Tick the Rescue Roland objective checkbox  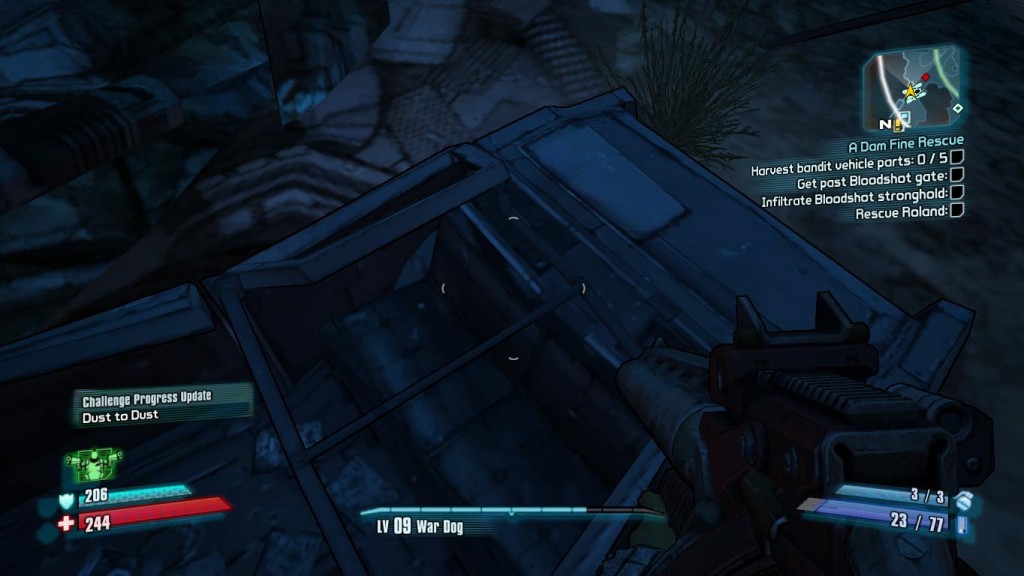coord(957,210)
